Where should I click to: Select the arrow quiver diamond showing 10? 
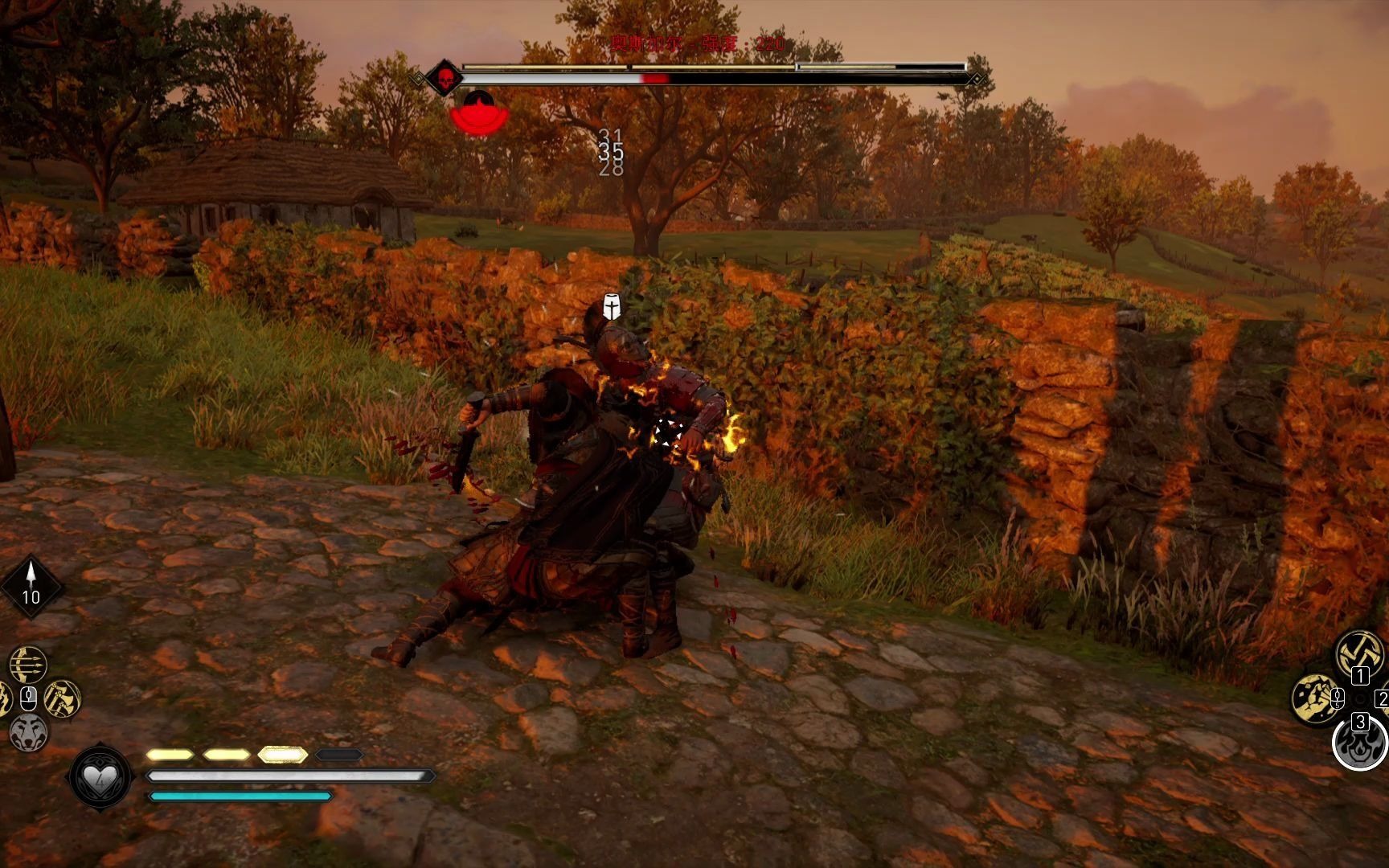click(31, 586)
